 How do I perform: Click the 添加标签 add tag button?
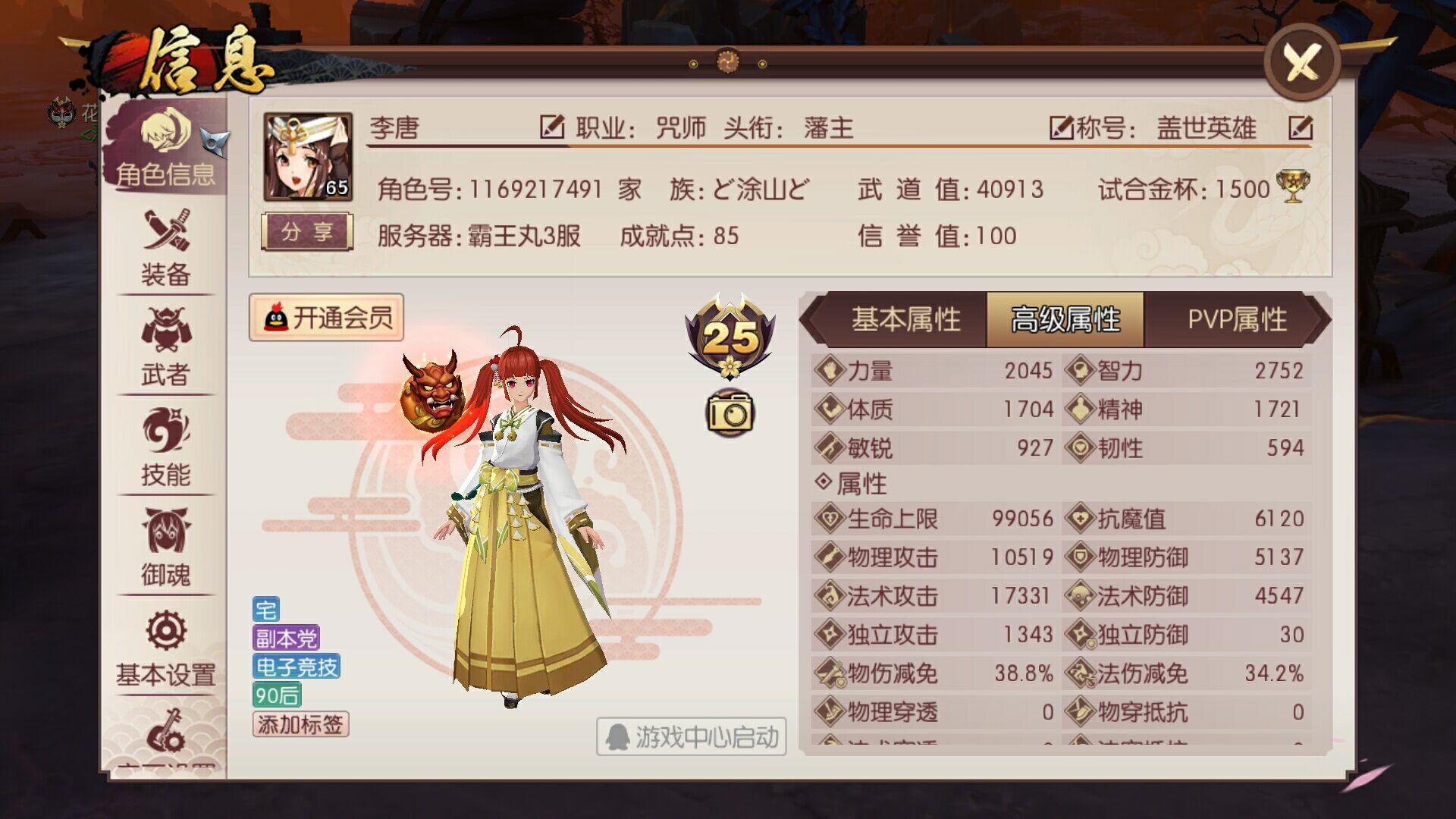[x=300, y=726]
